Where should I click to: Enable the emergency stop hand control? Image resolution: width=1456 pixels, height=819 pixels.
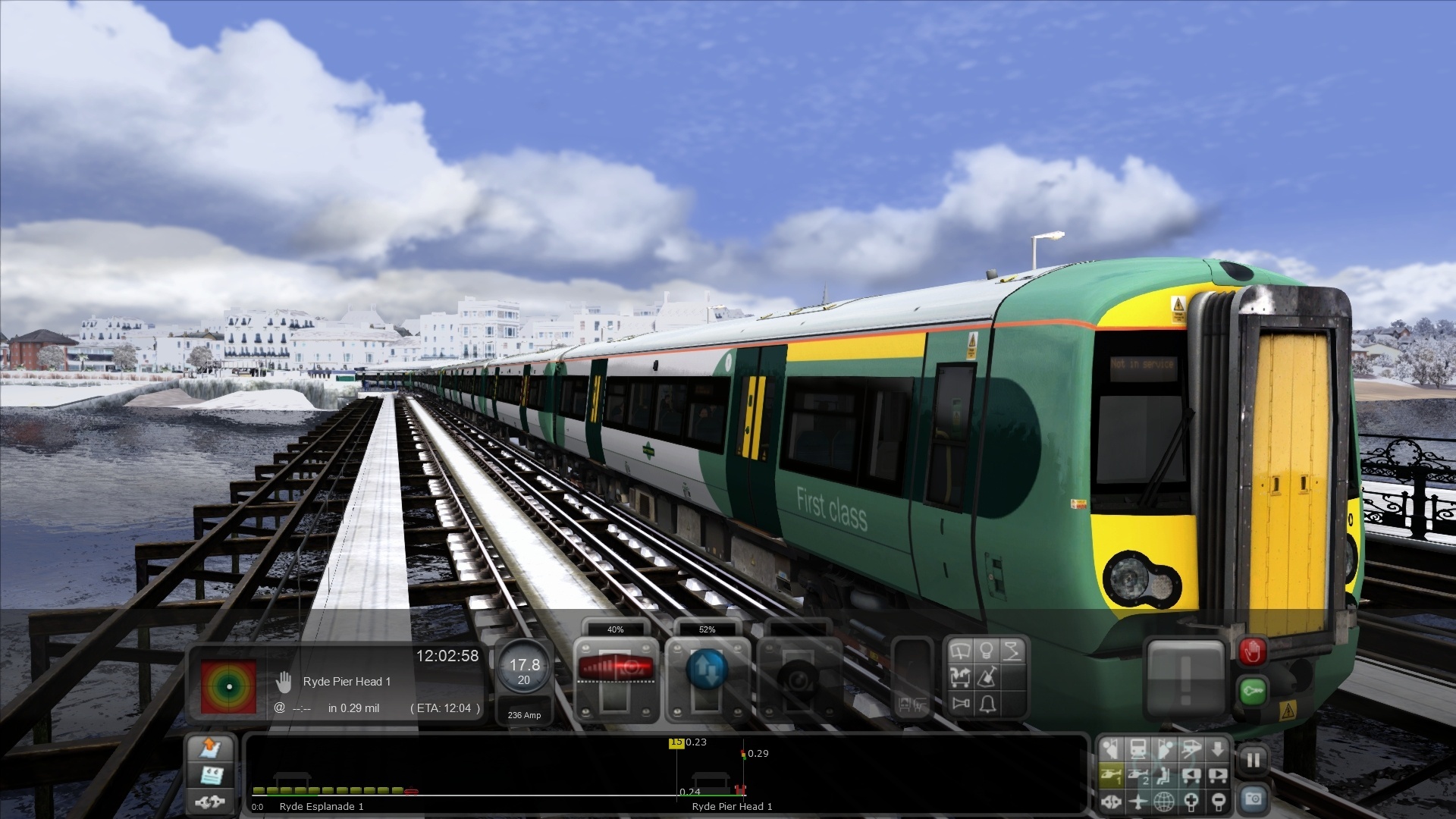point(1253,651)
